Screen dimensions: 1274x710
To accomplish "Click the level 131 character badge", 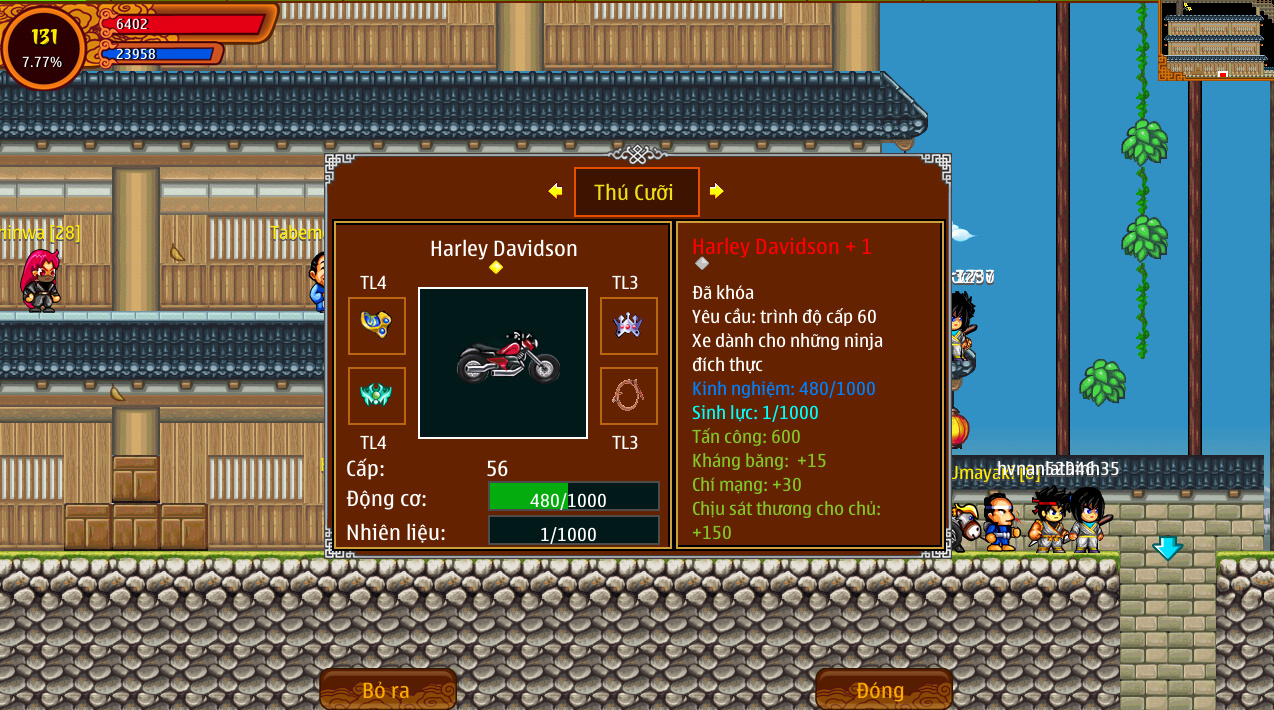I will click(x=44, y=47).
